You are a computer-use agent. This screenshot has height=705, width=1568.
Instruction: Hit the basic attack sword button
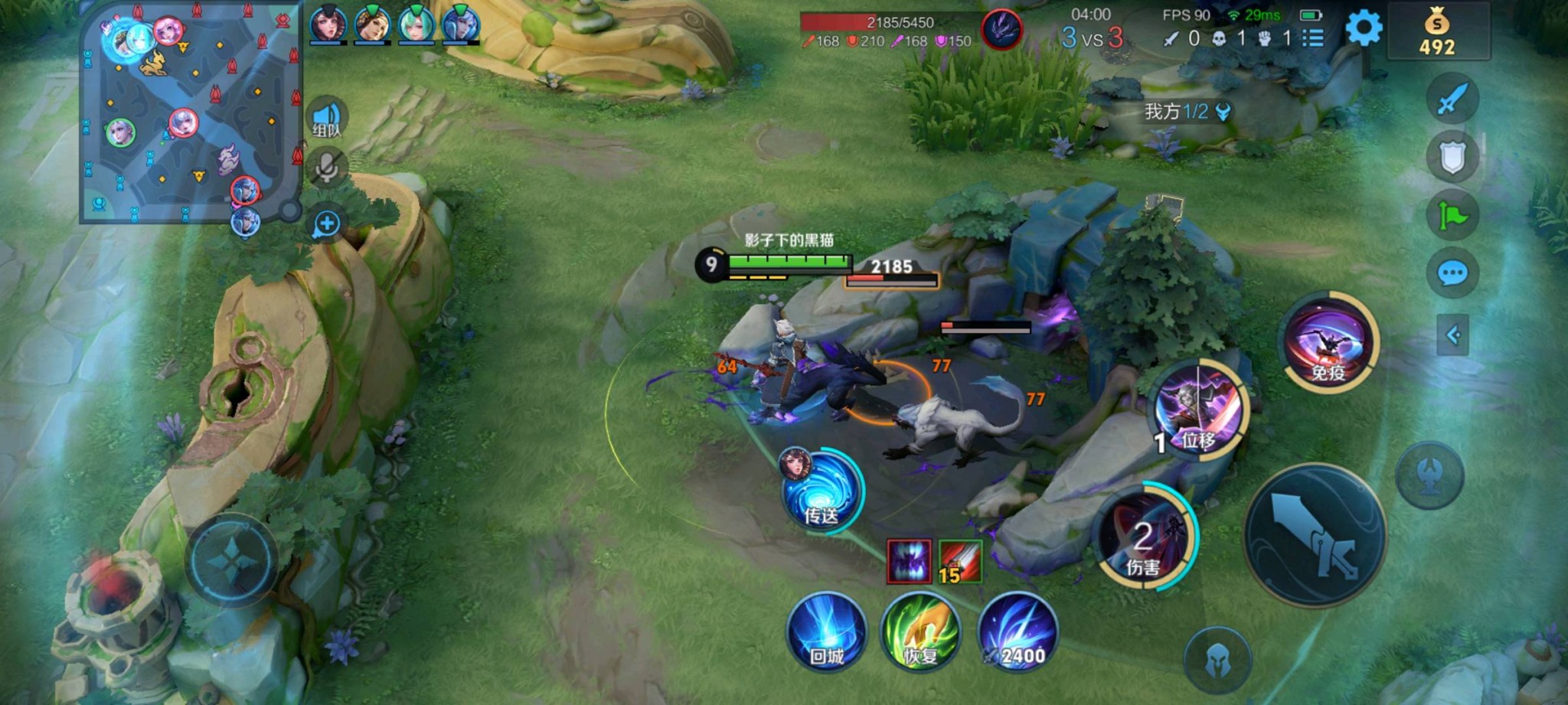click(x=1315, y=534)
